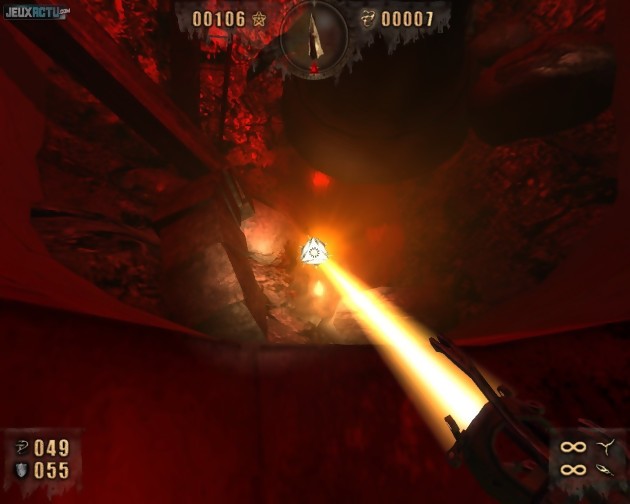This screenshot has height=504, width=630.
Task: Click the souls counter swirl icon
Action: pyautogui.click(x=368, y=19)
